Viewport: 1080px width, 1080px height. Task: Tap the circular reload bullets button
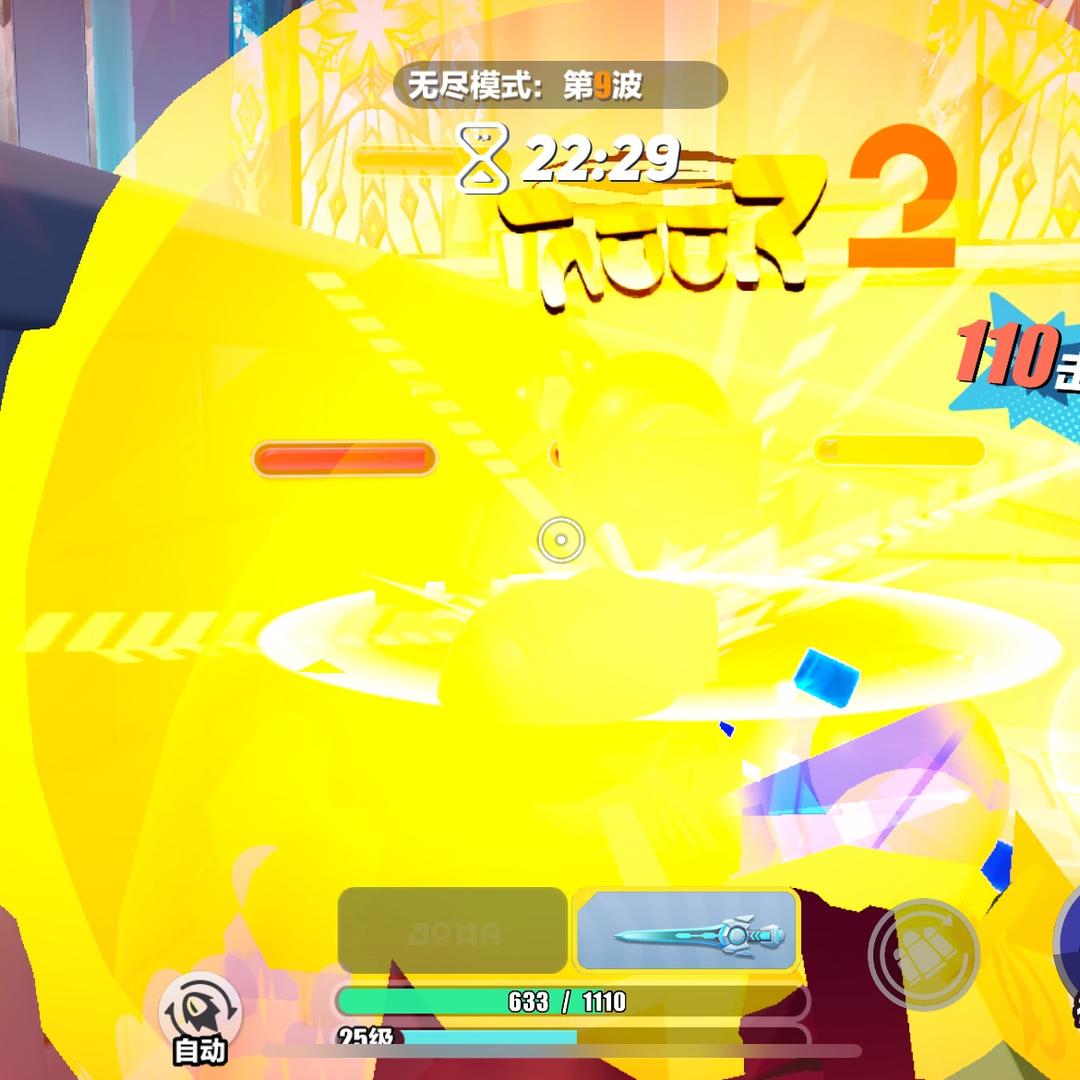(x=922, y=954)
